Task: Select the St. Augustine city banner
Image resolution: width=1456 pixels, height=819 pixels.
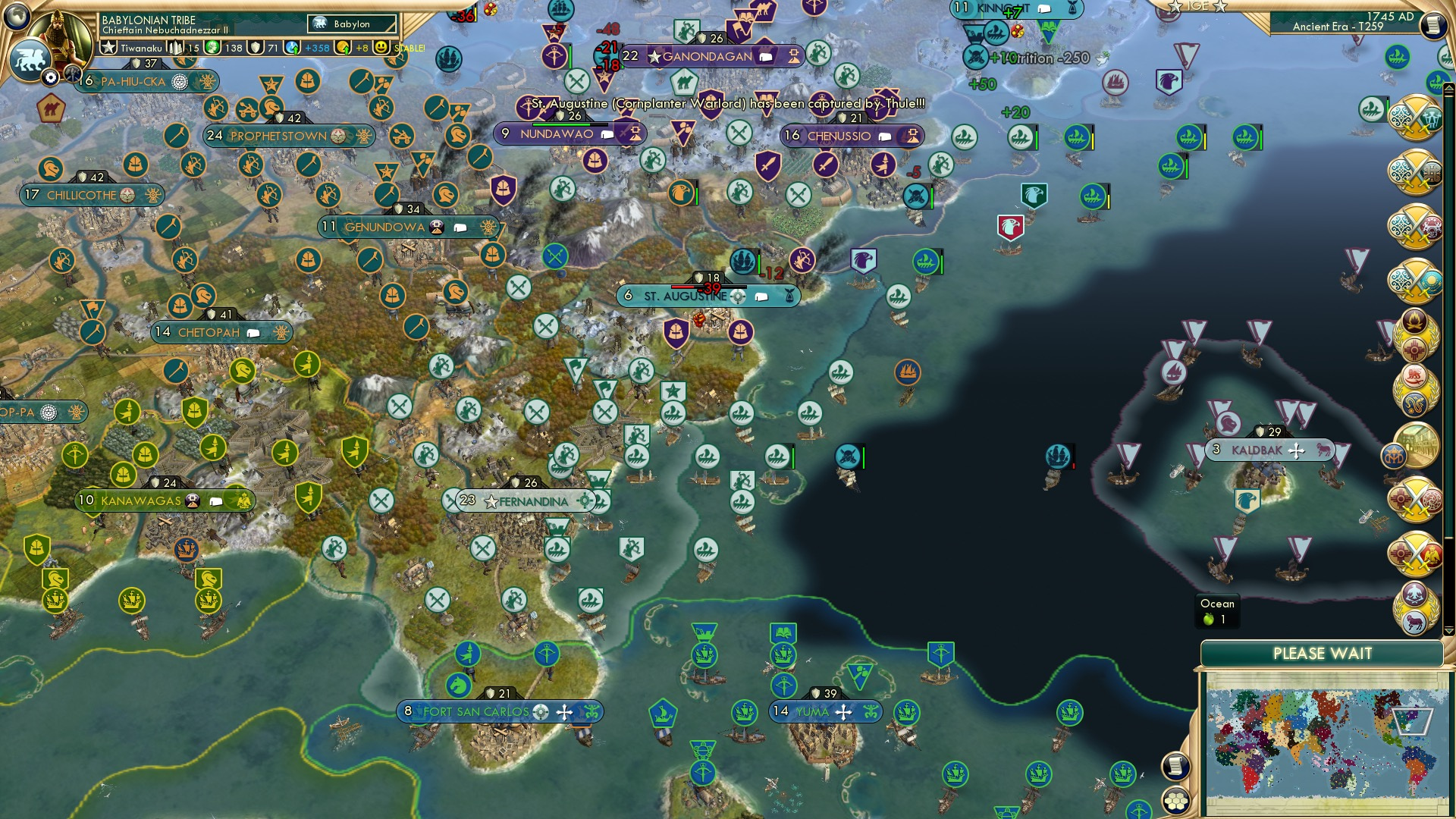Action: 682,297
